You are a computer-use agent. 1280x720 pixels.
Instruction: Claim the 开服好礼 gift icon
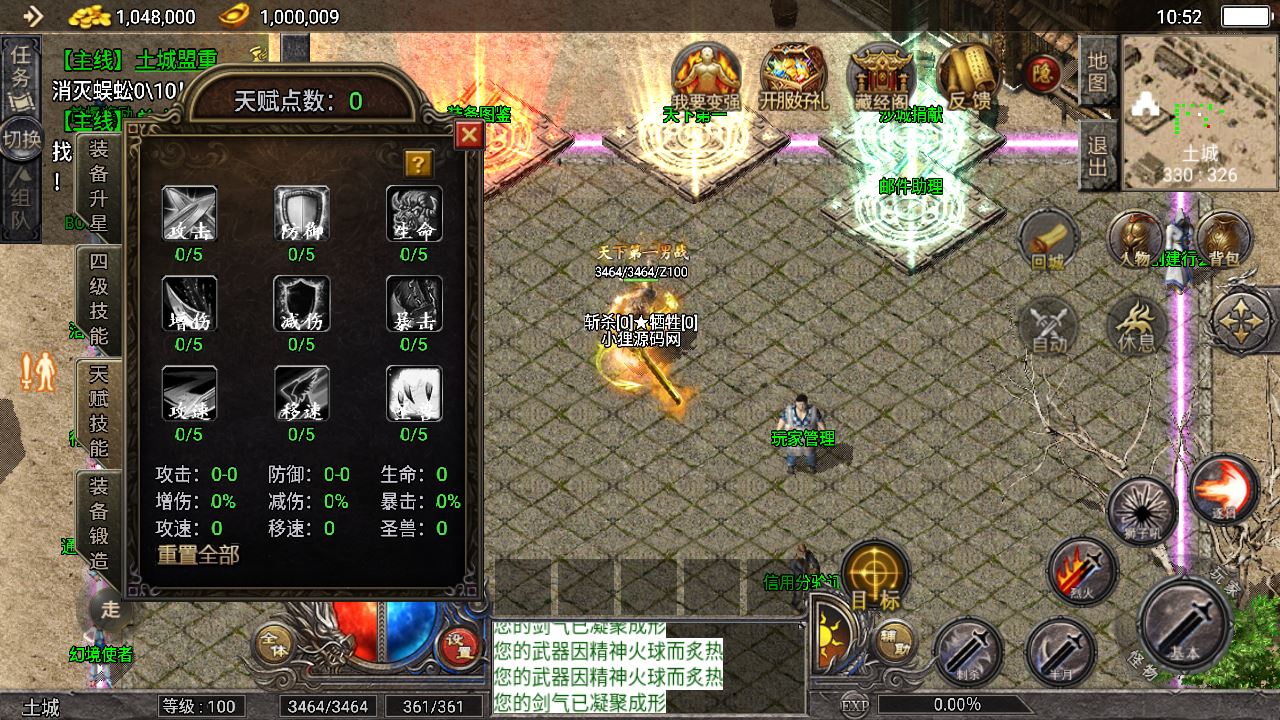793,75
